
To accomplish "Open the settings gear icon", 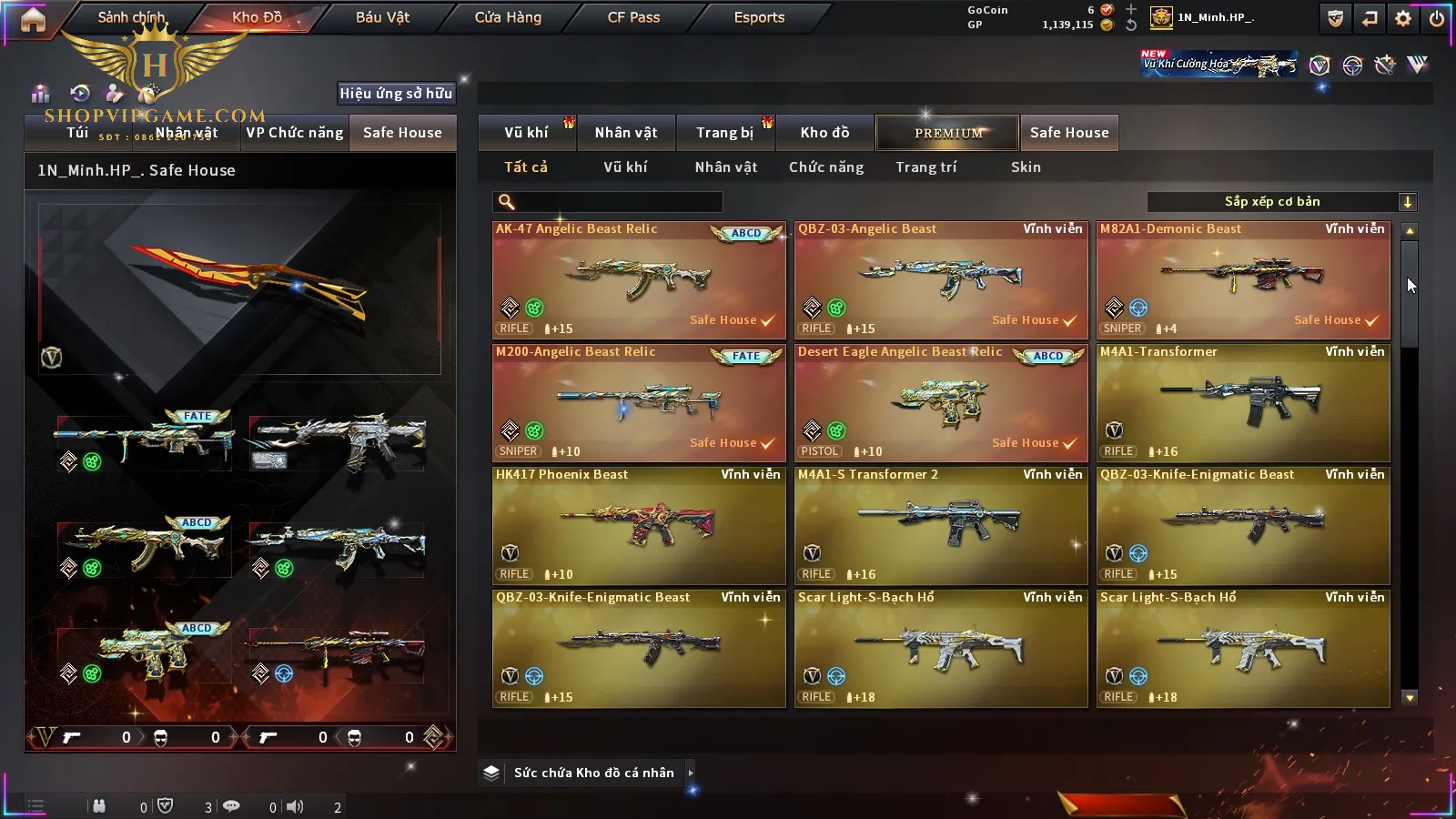I will click(x=1403, y=18).
